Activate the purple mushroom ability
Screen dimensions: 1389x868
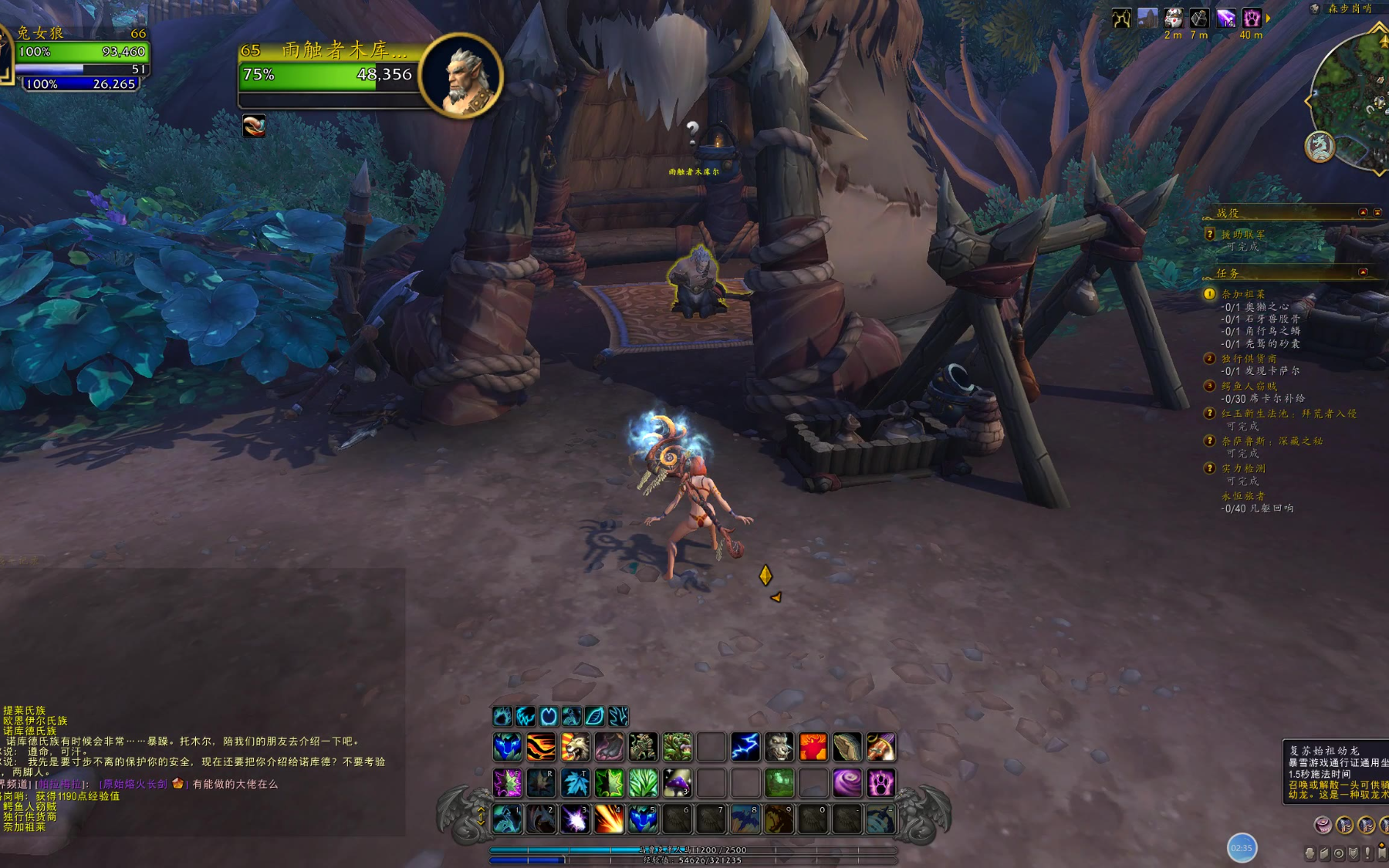pyautogui.click(x=677, y=783)
